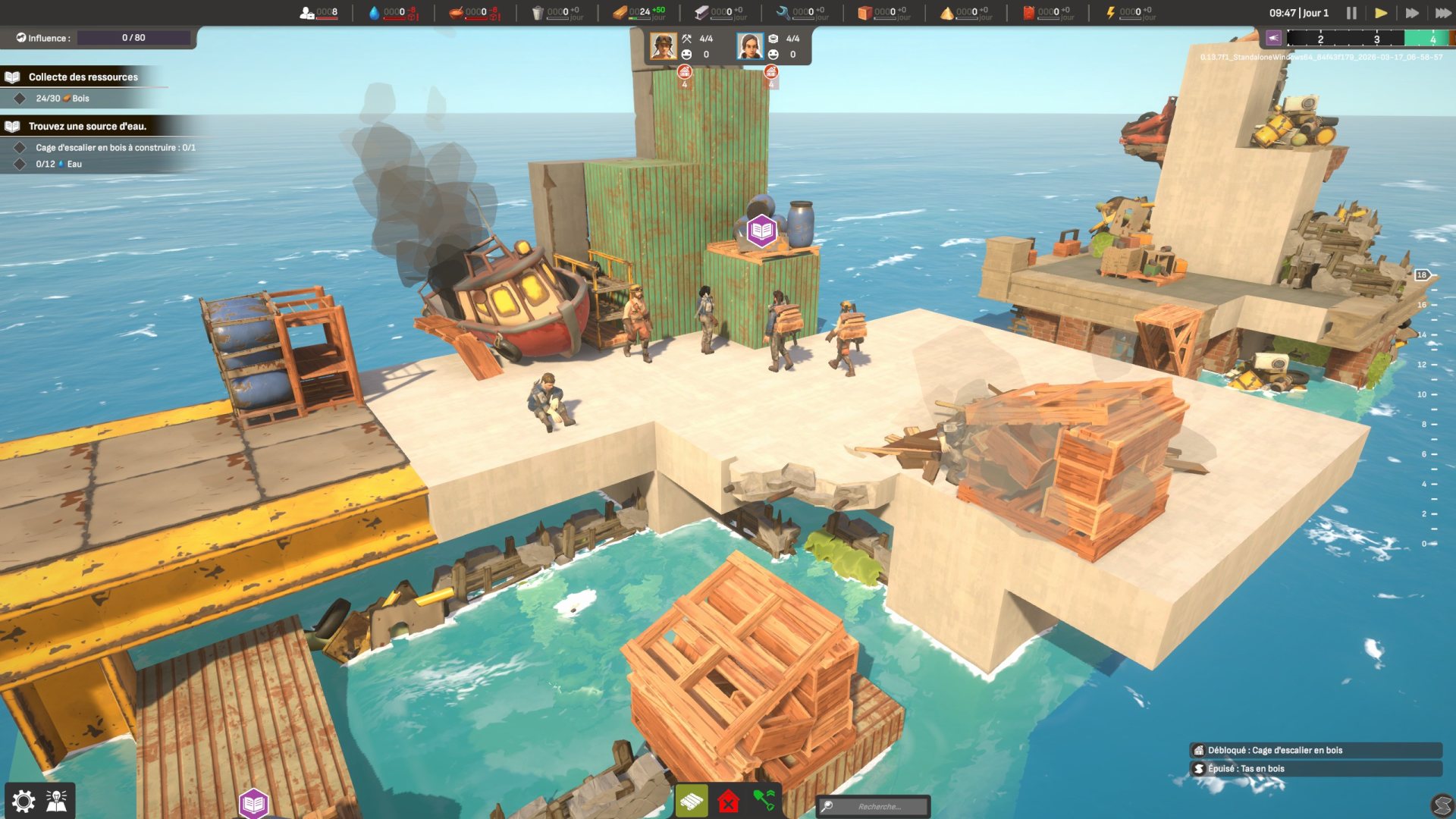Image resolution: width=1456 pixels, height=819 pixels.
Task: Select the helmeted worker portrait
Action: tap(664, 46)
